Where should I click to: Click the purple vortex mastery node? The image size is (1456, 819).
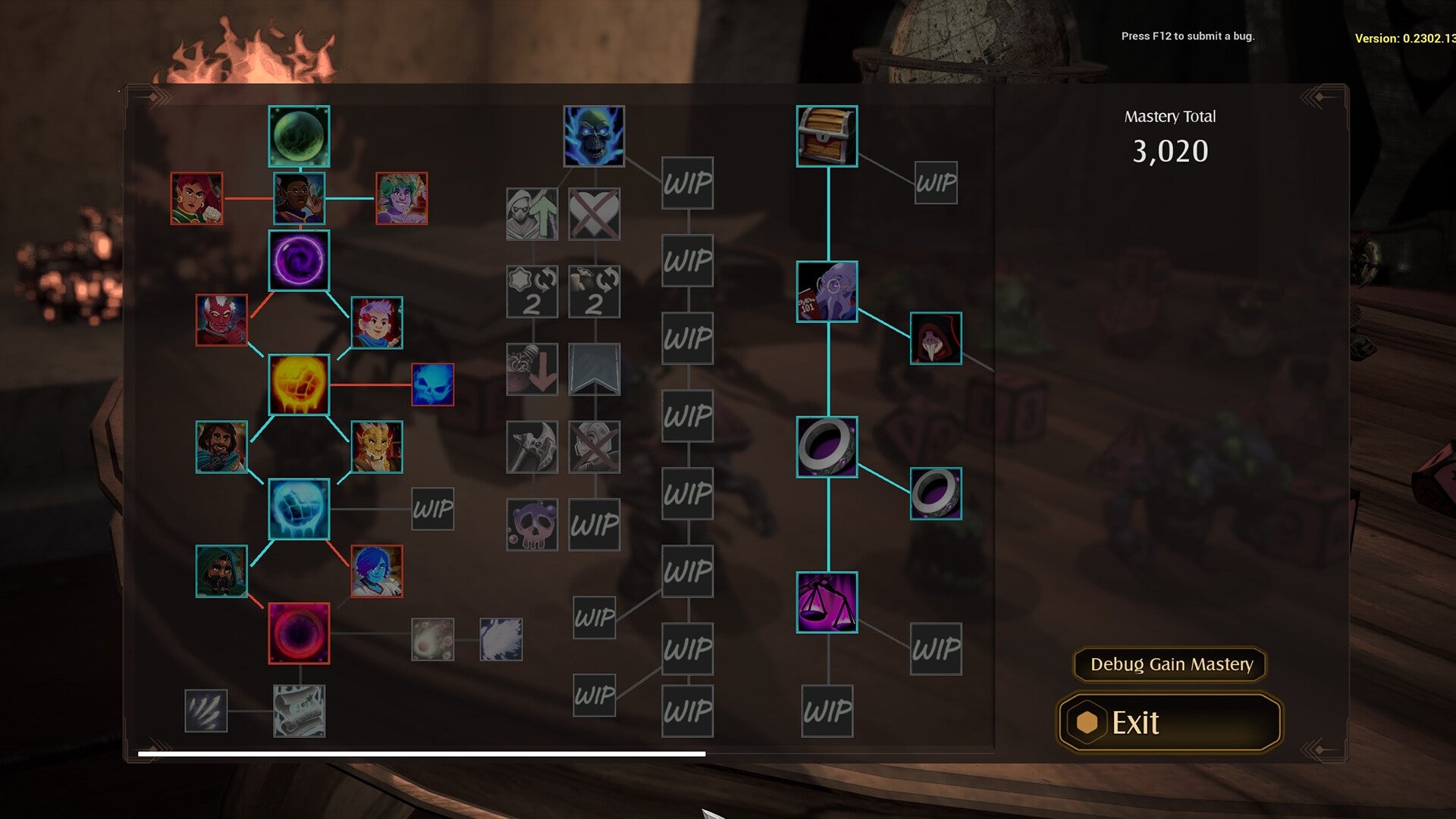click(x=298, y=260)
